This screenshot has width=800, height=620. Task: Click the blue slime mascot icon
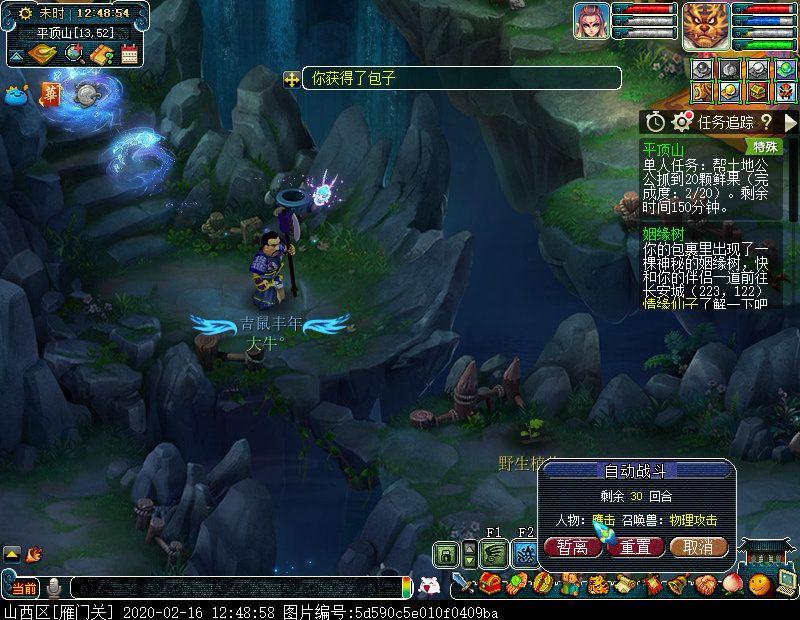tap(17, 95)
